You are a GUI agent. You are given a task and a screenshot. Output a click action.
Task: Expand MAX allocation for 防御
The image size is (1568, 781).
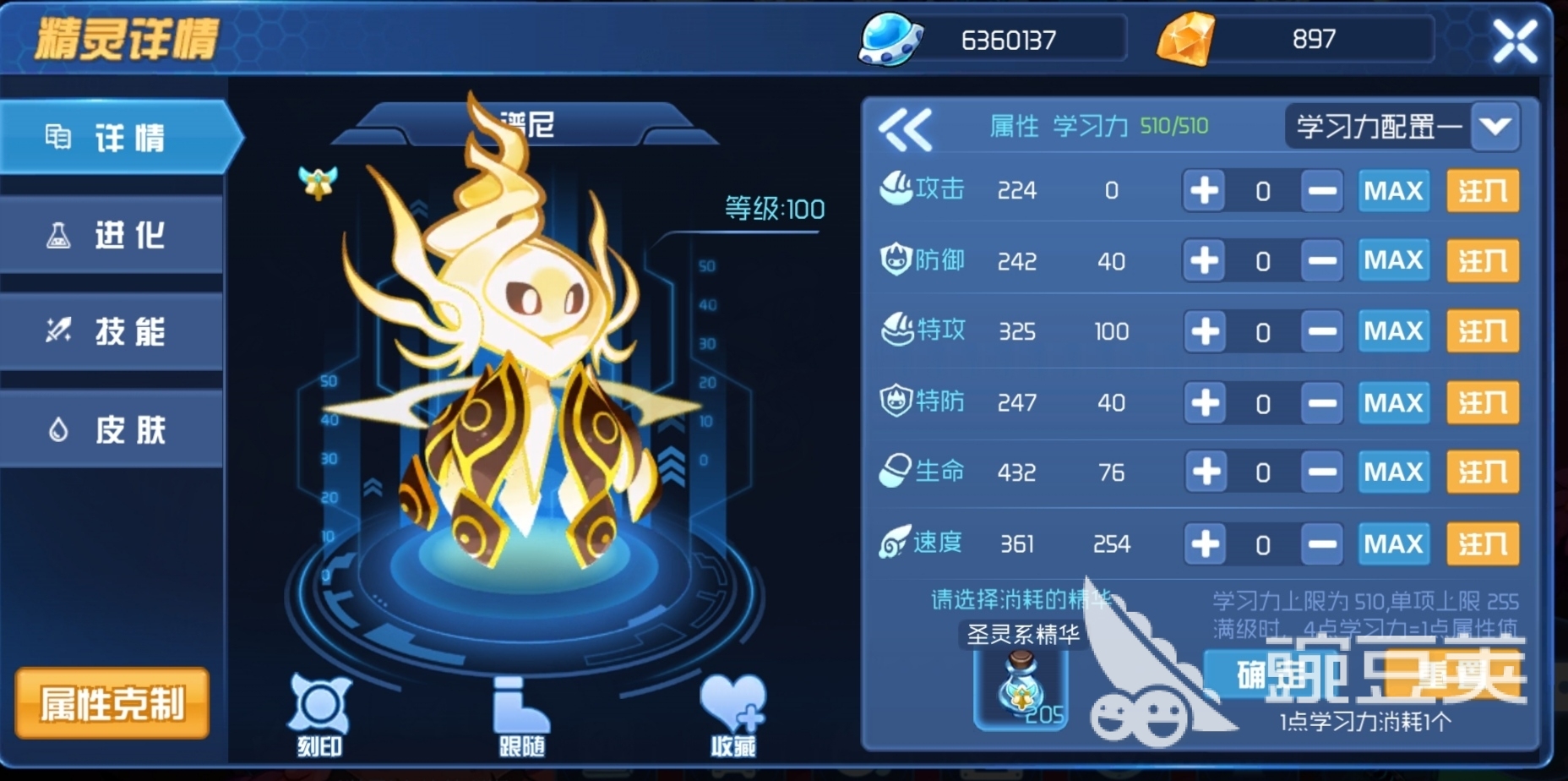pos(1392,261)
